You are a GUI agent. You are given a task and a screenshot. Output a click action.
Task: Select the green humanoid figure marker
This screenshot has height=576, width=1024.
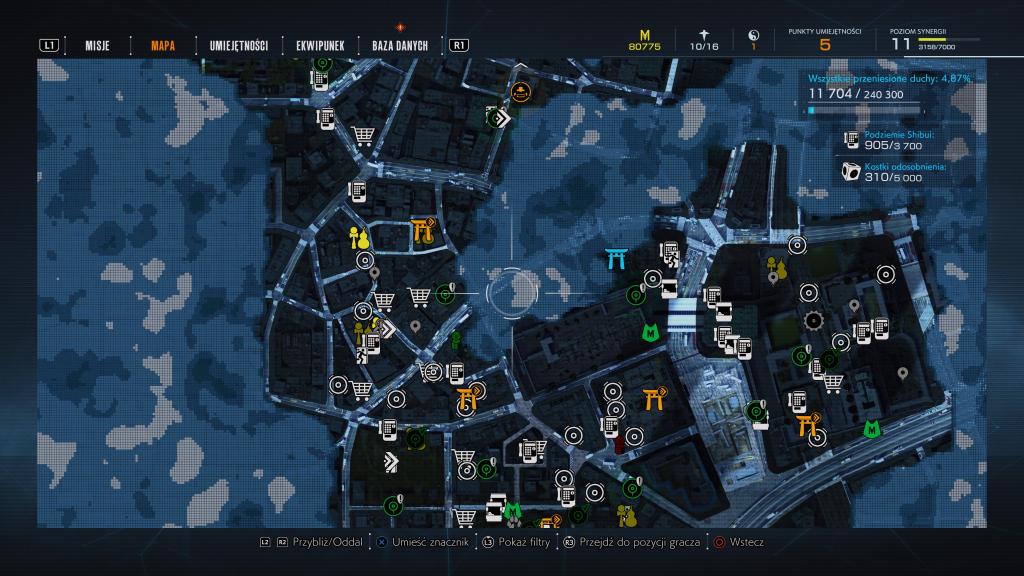pyautogui.click(x=456, y=340)
